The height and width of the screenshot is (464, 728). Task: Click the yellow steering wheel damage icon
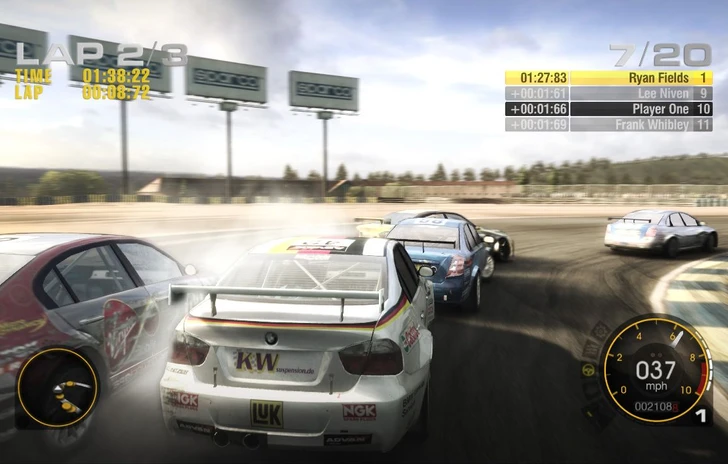click(588, 369)
